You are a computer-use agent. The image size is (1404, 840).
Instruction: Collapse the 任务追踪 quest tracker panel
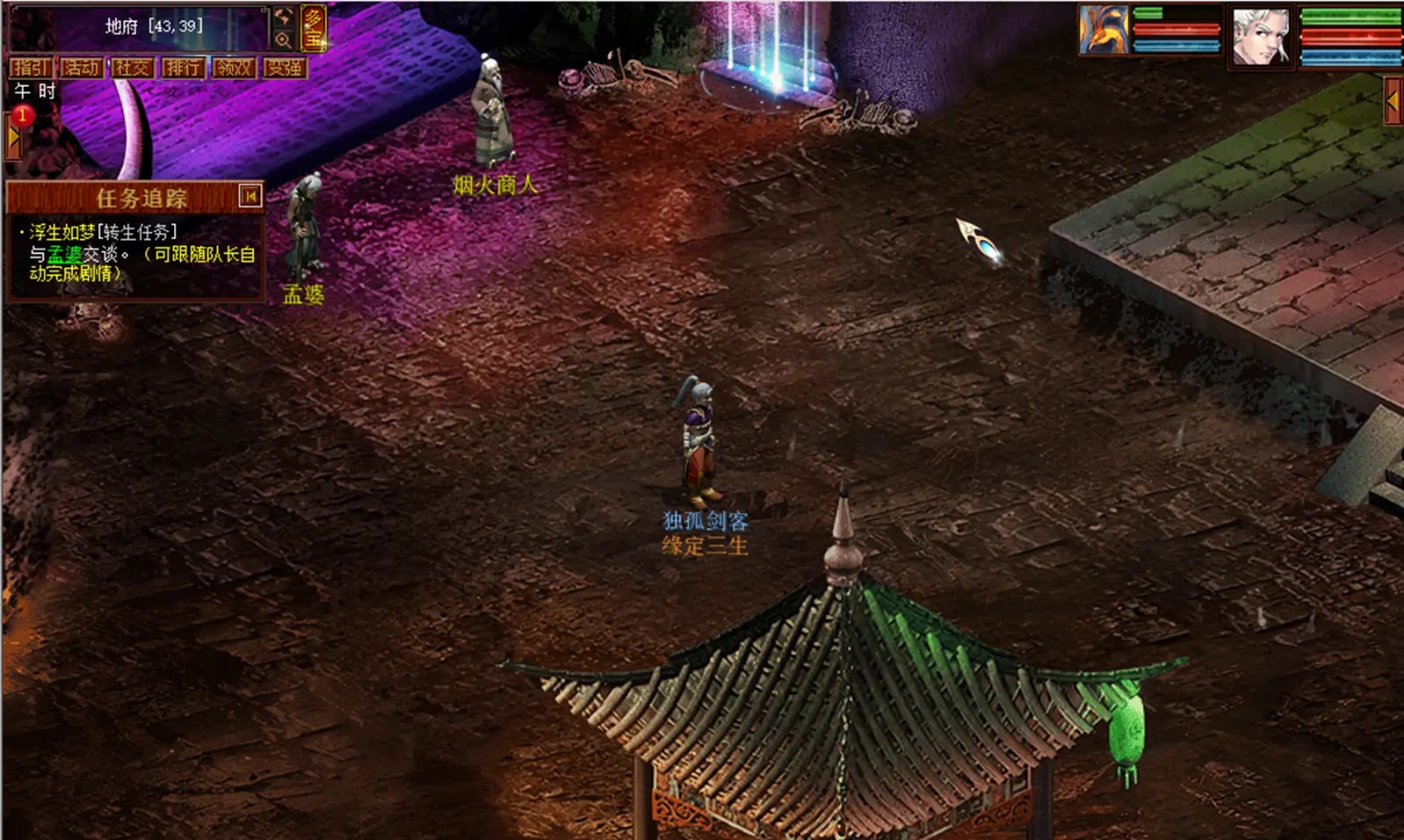tap(250, 196)
